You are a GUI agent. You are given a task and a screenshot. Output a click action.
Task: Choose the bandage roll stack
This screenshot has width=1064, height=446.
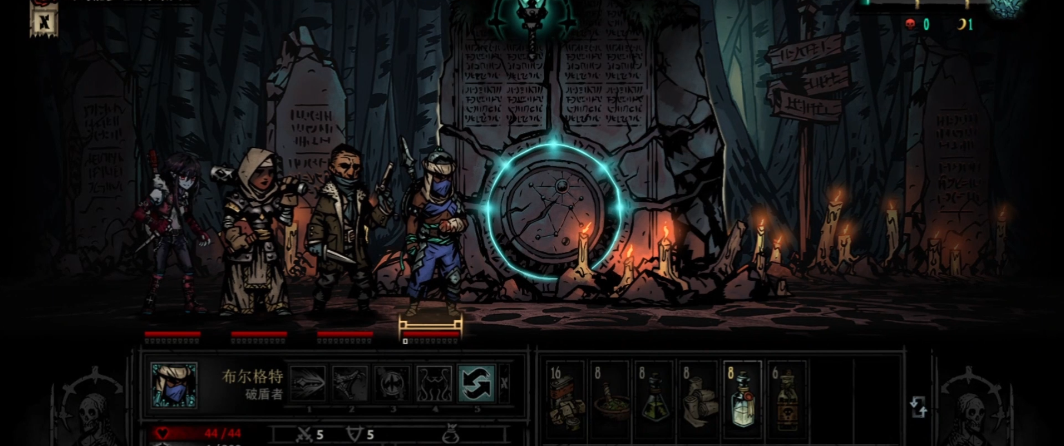(698, 396)
